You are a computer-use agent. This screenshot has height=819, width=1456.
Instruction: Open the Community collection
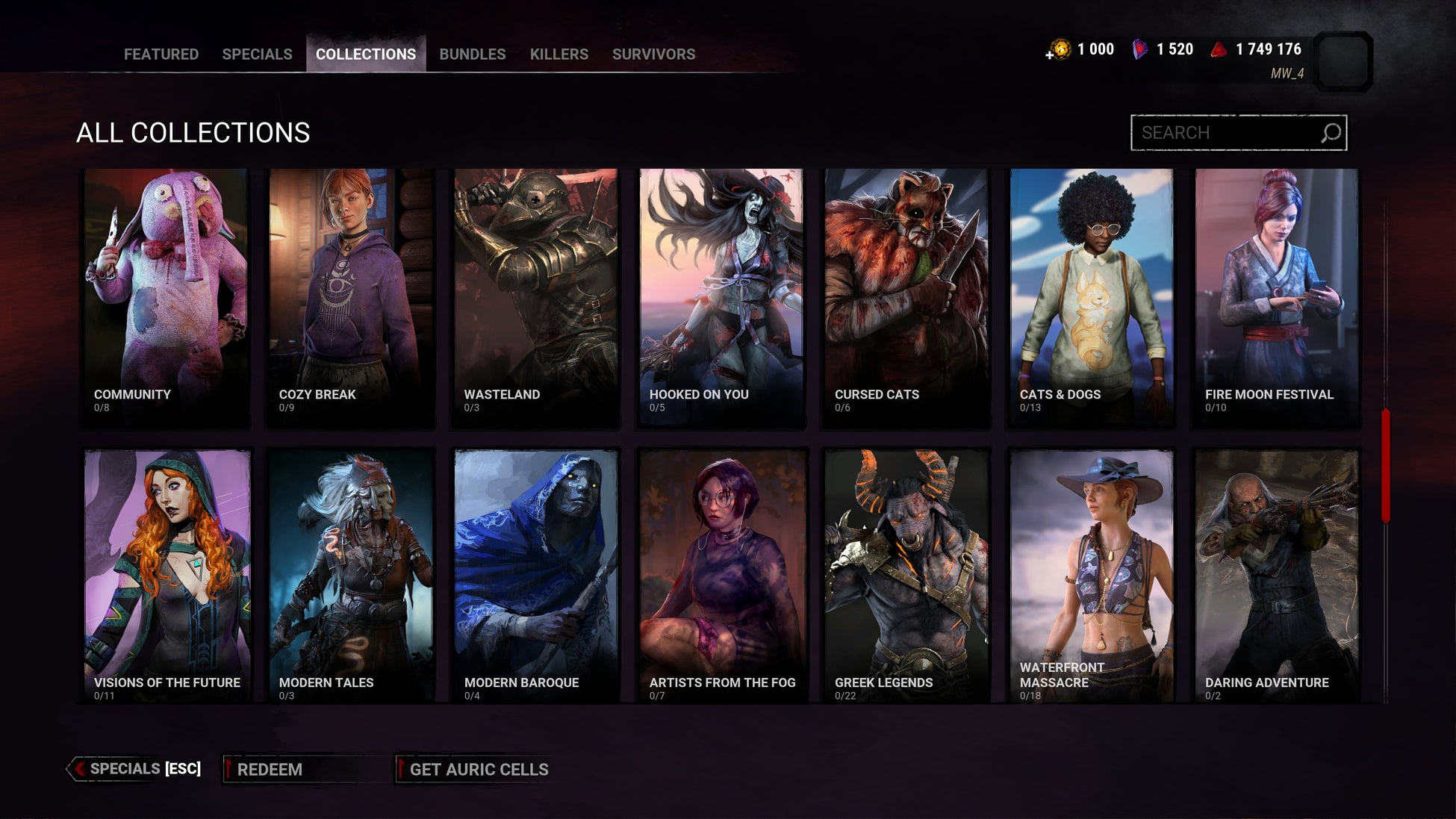coord(166,297)
